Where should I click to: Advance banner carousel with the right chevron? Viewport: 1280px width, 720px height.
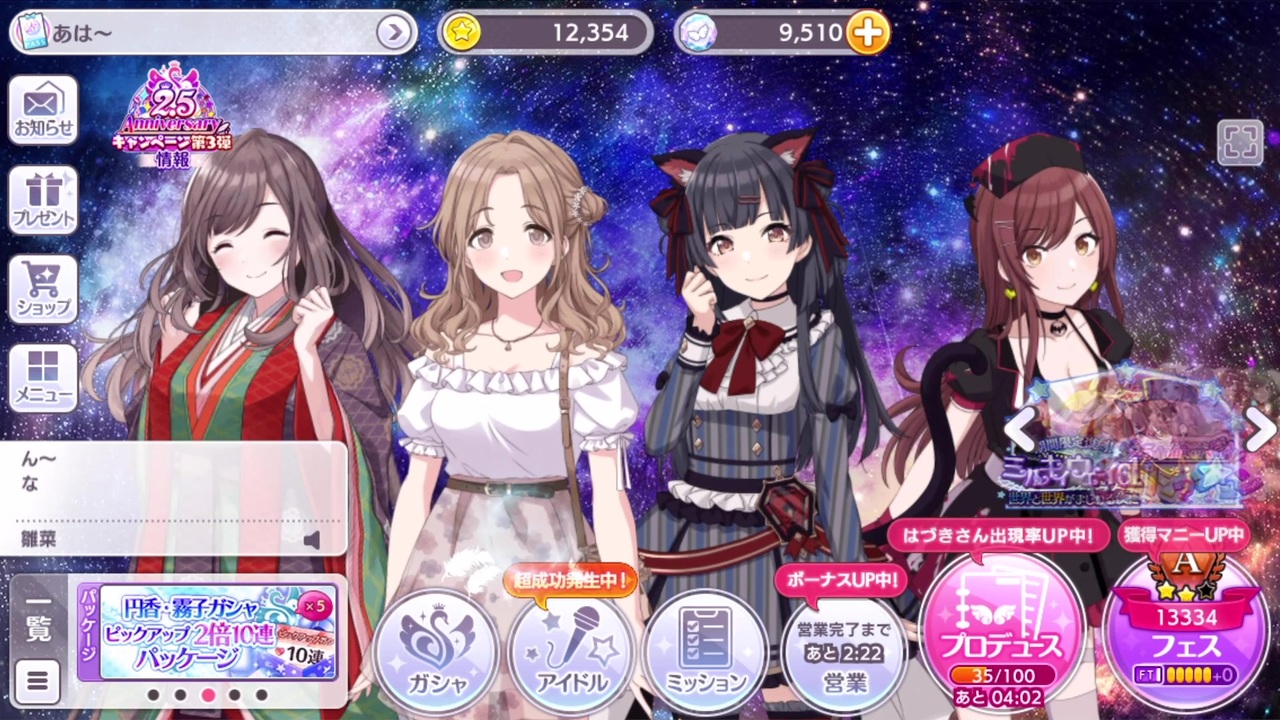(1259, 430)
